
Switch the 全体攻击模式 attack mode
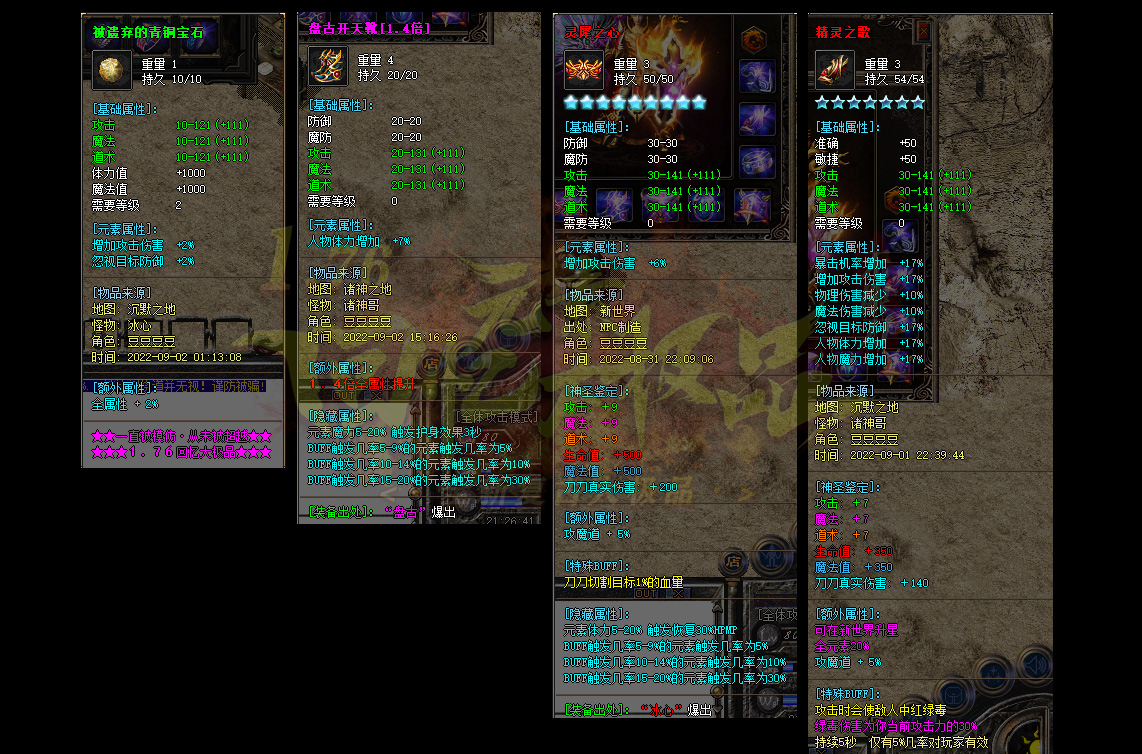tap(496, 416)
